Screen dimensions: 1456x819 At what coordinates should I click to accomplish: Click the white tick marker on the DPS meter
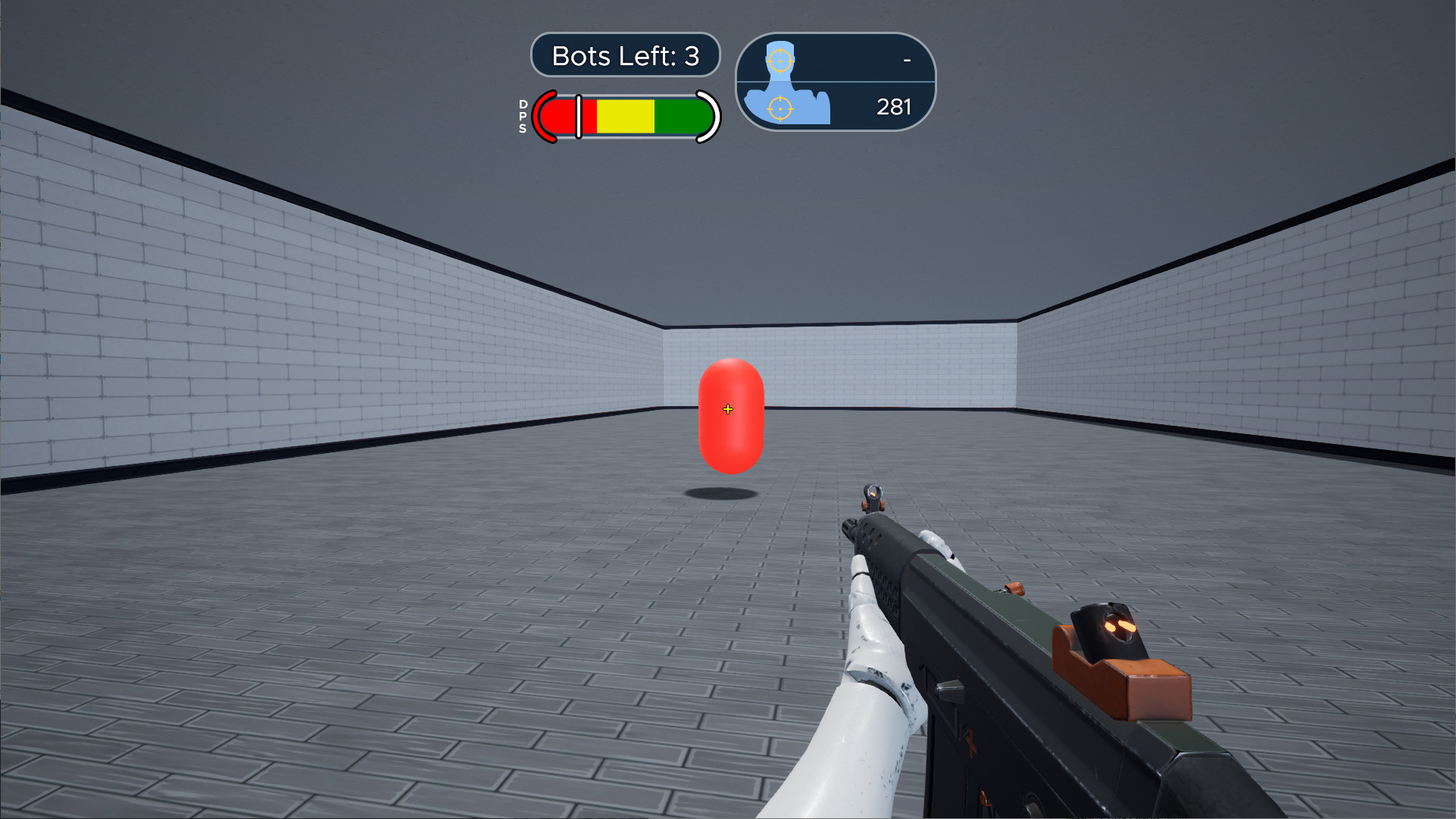click(578, 117)
